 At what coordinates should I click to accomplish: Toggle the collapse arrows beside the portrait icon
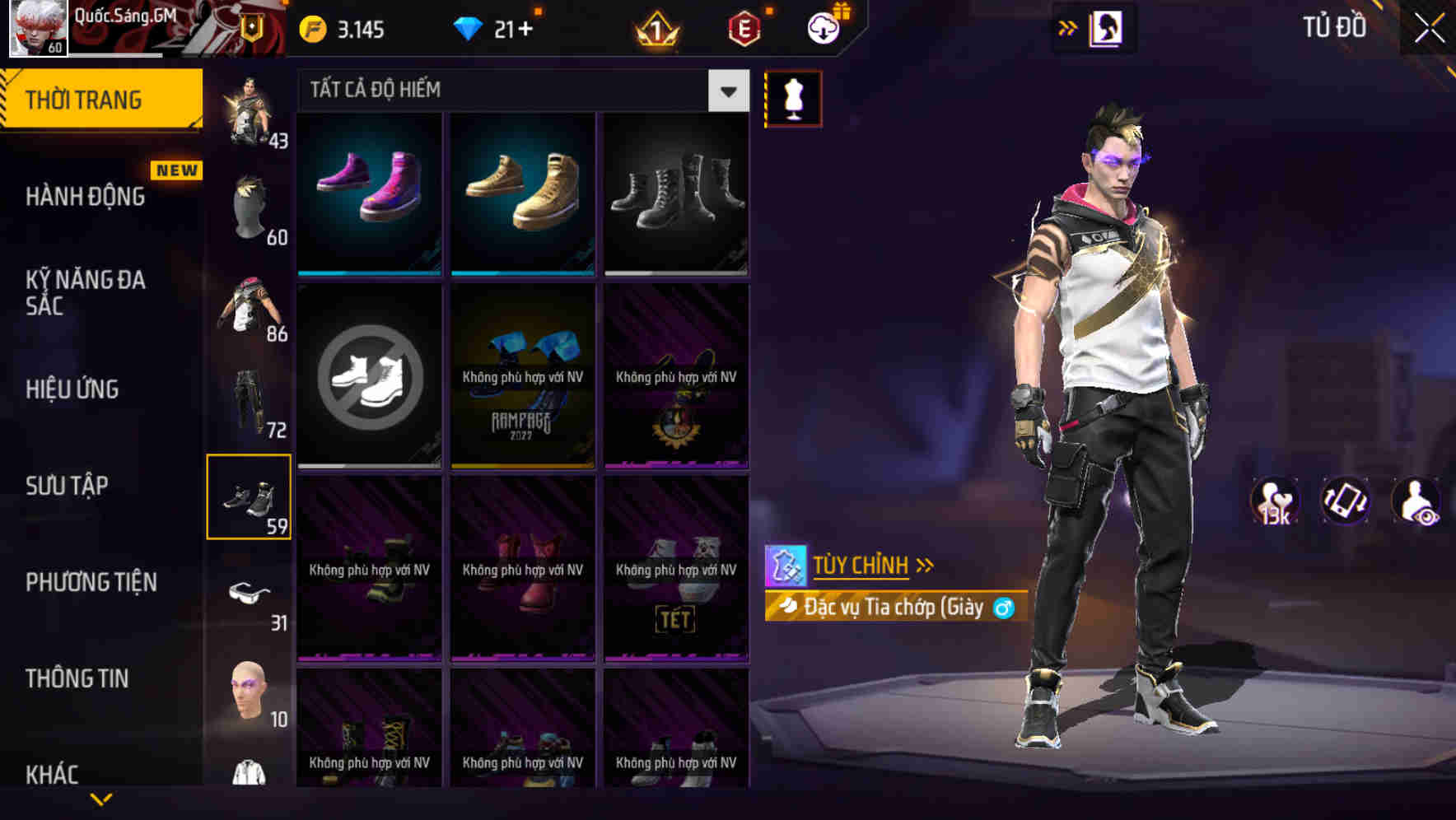(1068, 27)
